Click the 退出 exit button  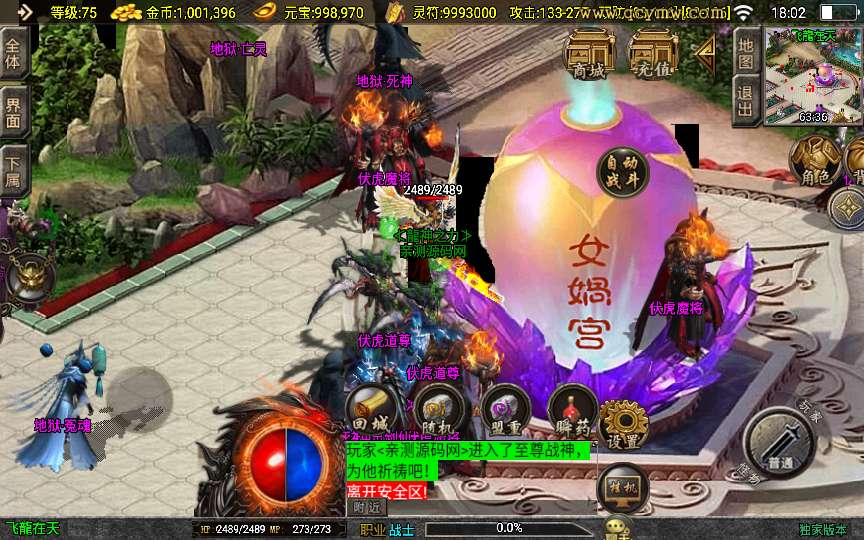tap(745, 101)
